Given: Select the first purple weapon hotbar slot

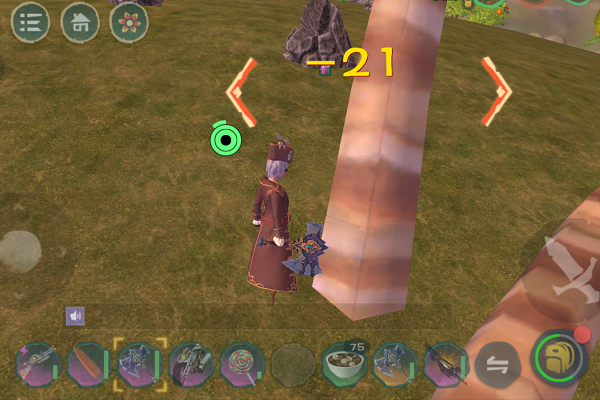Looking at the screenshot, I should [36, 362].
